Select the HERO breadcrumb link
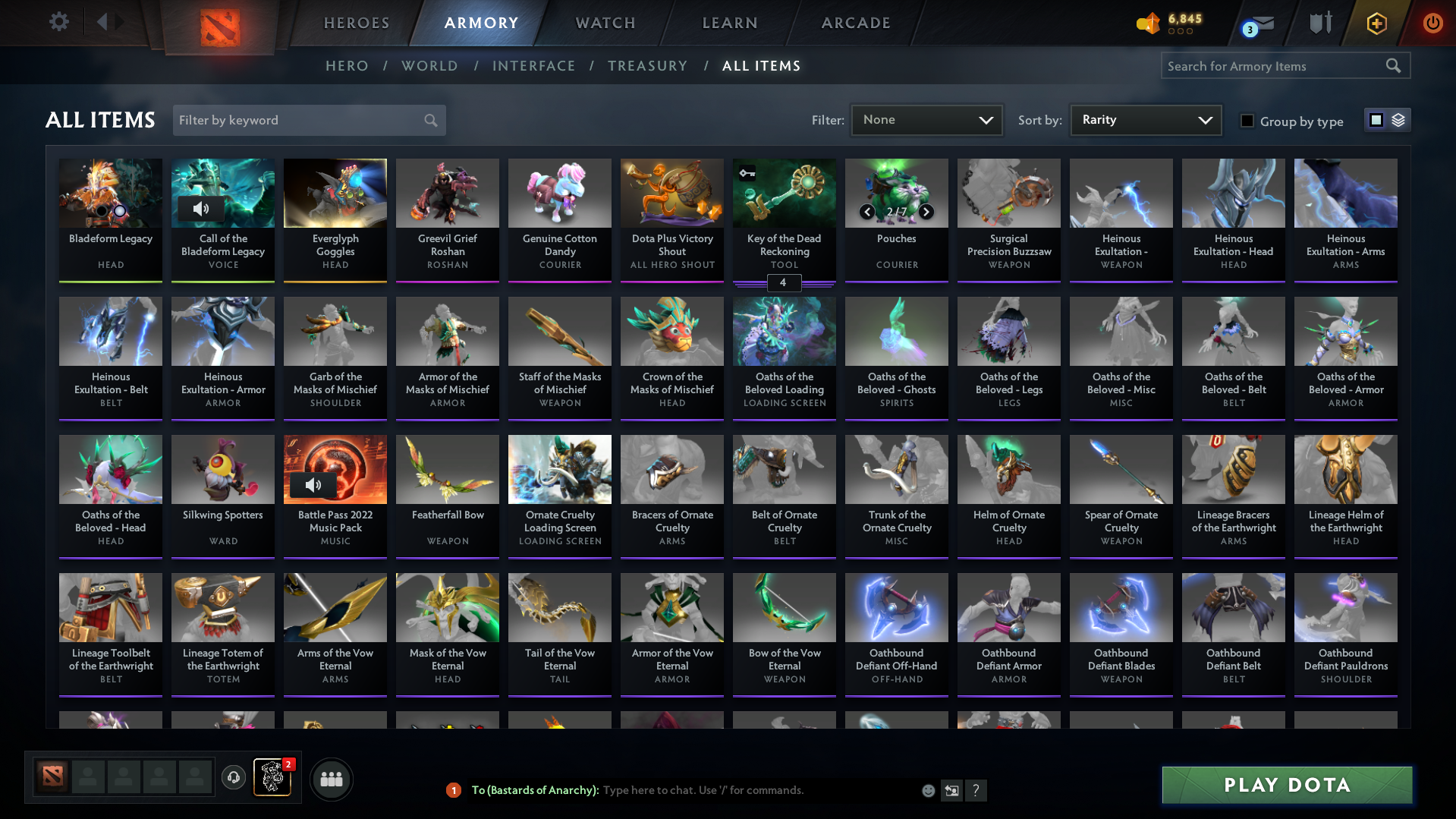Image resolution: width=1456 pixels, height=819 pixels. click(347, 66)
